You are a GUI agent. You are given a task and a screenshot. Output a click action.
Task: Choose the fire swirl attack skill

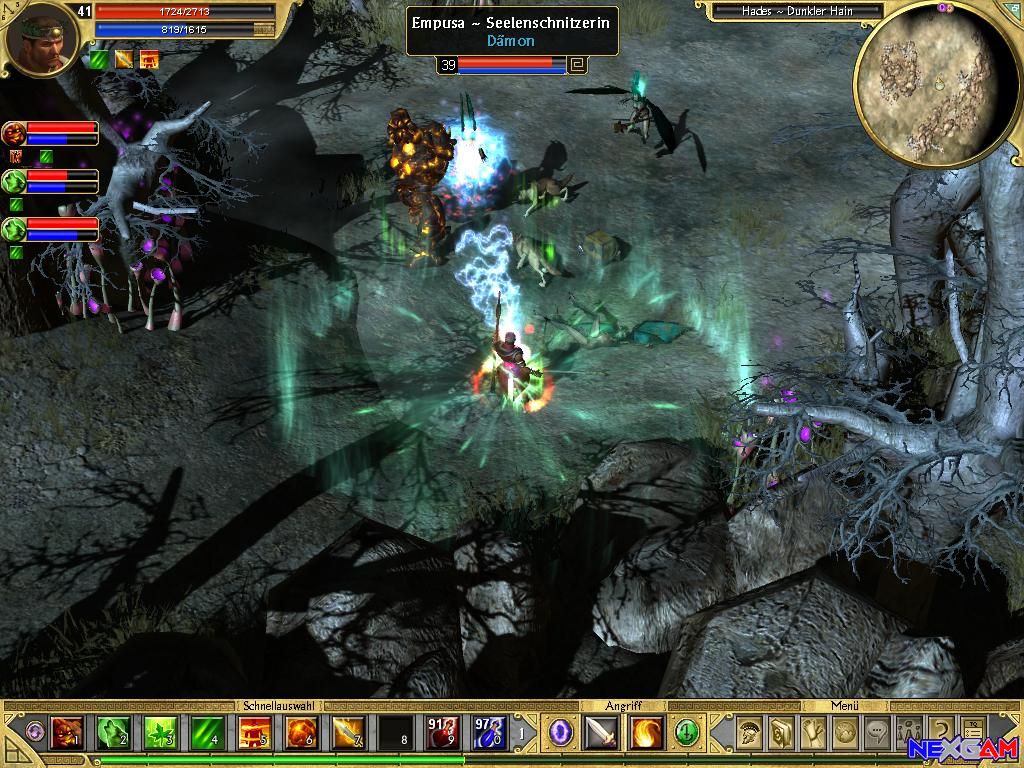[646, 733]
